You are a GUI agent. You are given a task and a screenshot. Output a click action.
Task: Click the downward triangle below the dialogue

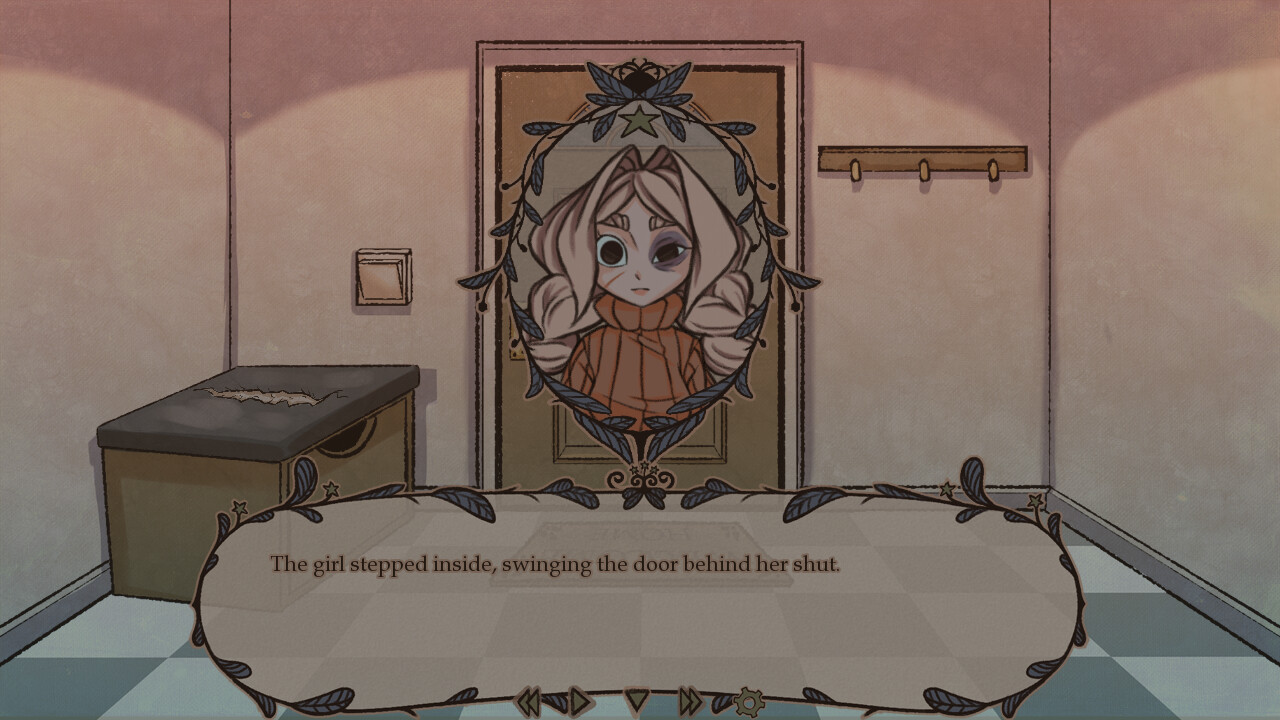(x=636, y=700)
